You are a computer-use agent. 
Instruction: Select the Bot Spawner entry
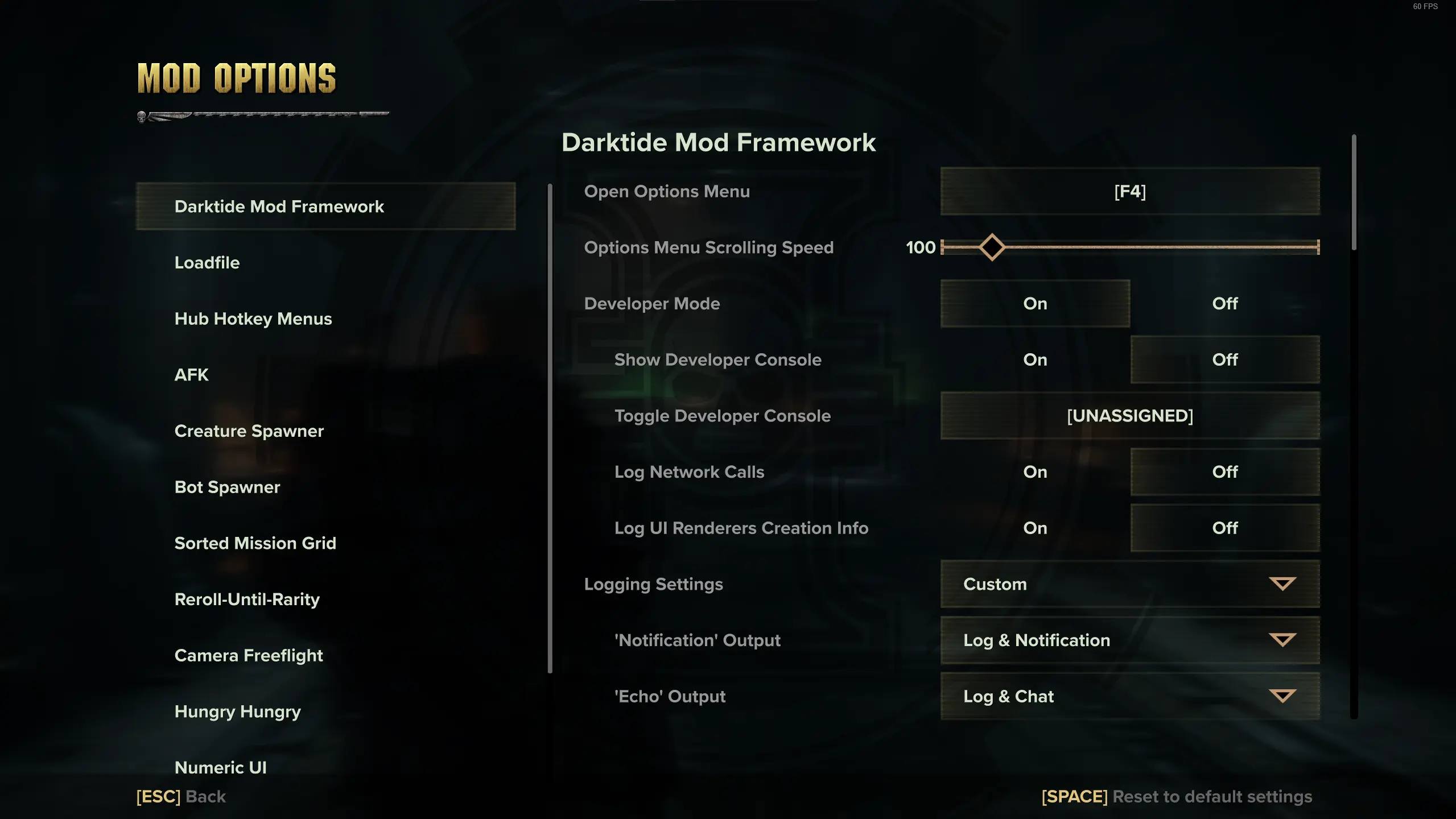click(x=227, y=486)
